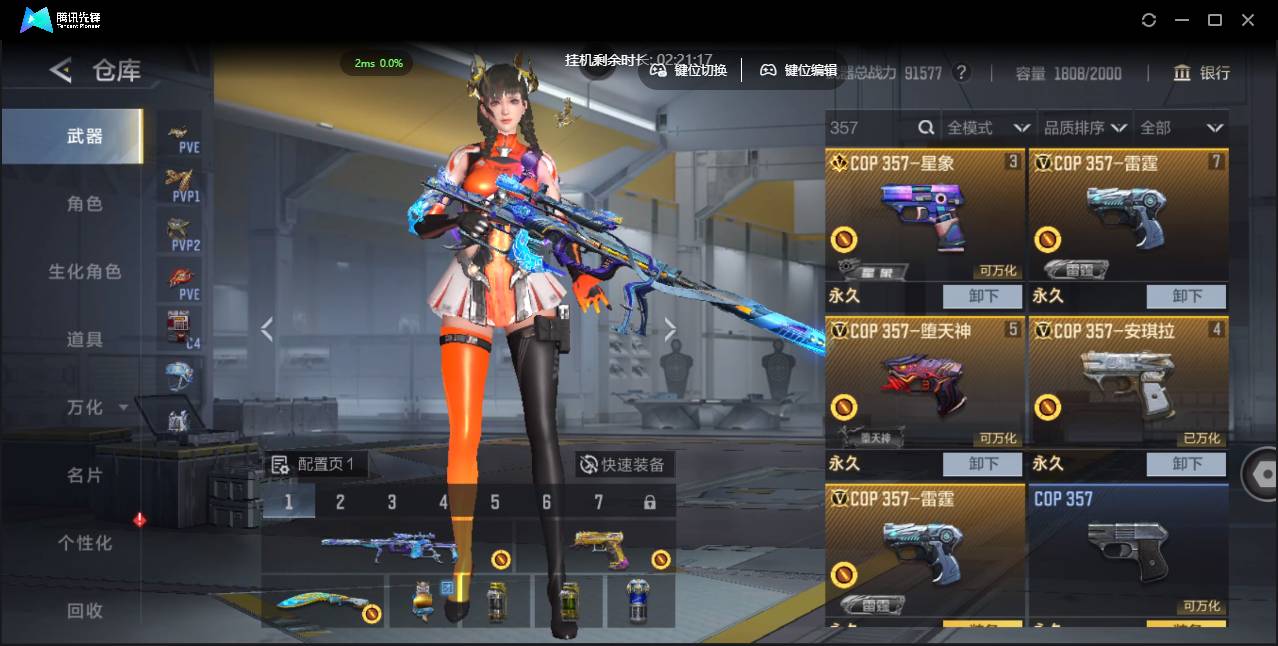
Task: Open the 品质排序 sort dropdown
Action: 1084,128
